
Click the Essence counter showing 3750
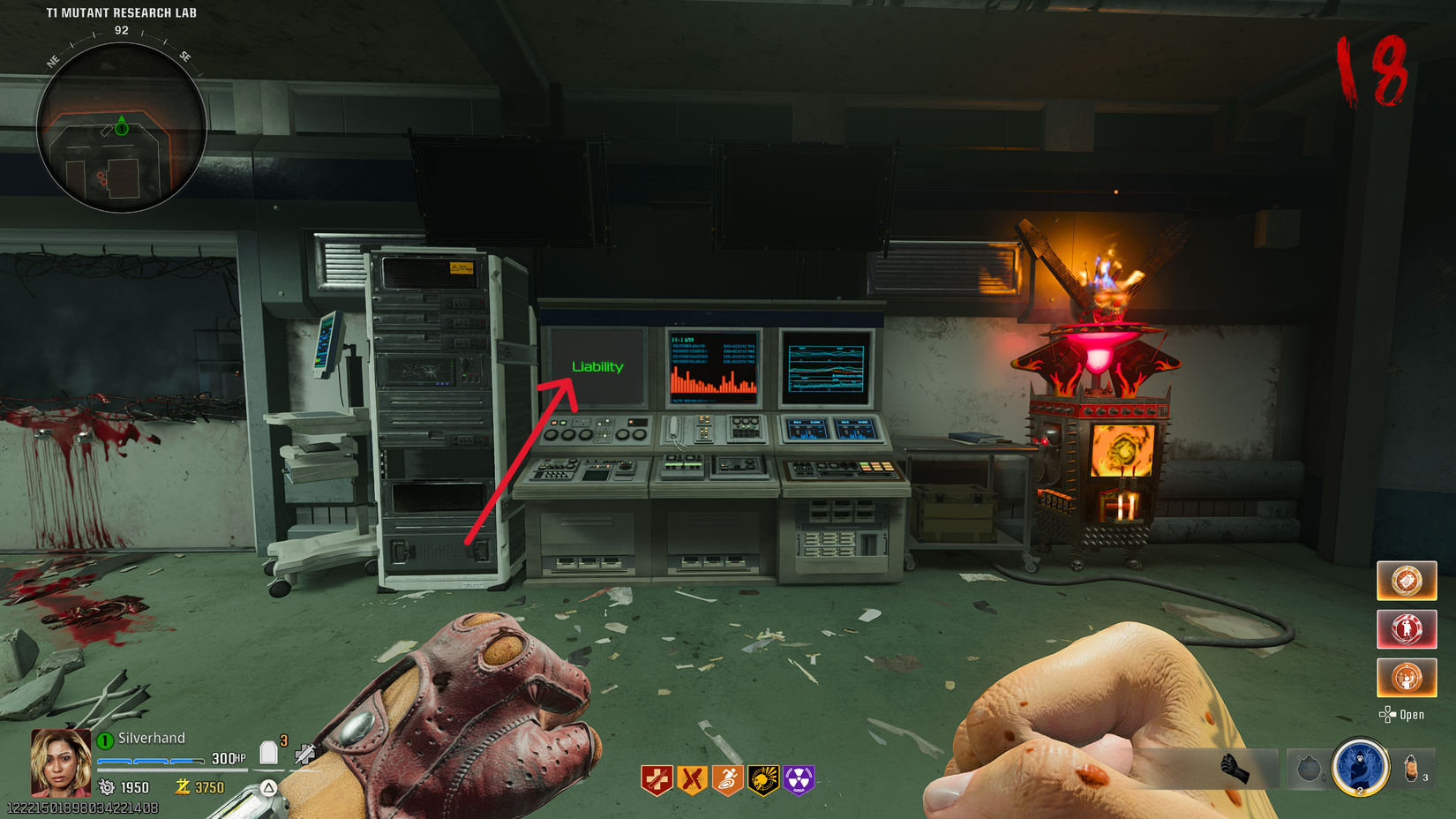pyautogui.click(x=205, y=787)
